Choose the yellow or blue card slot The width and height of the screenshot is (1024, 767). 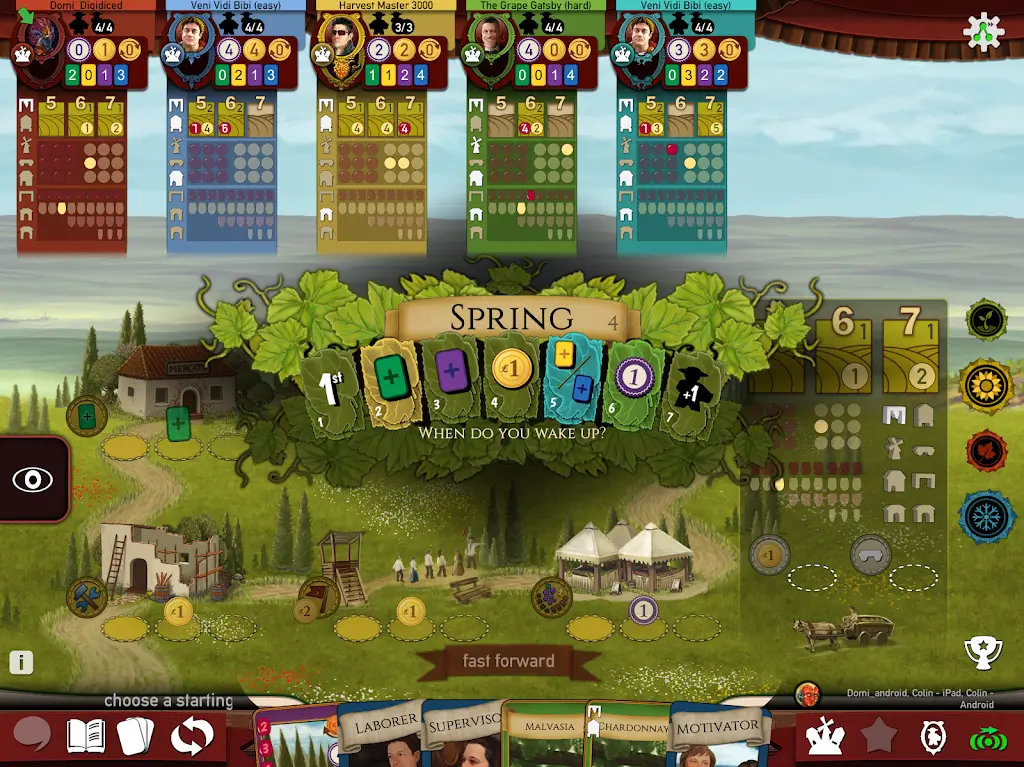coord(573,380)
